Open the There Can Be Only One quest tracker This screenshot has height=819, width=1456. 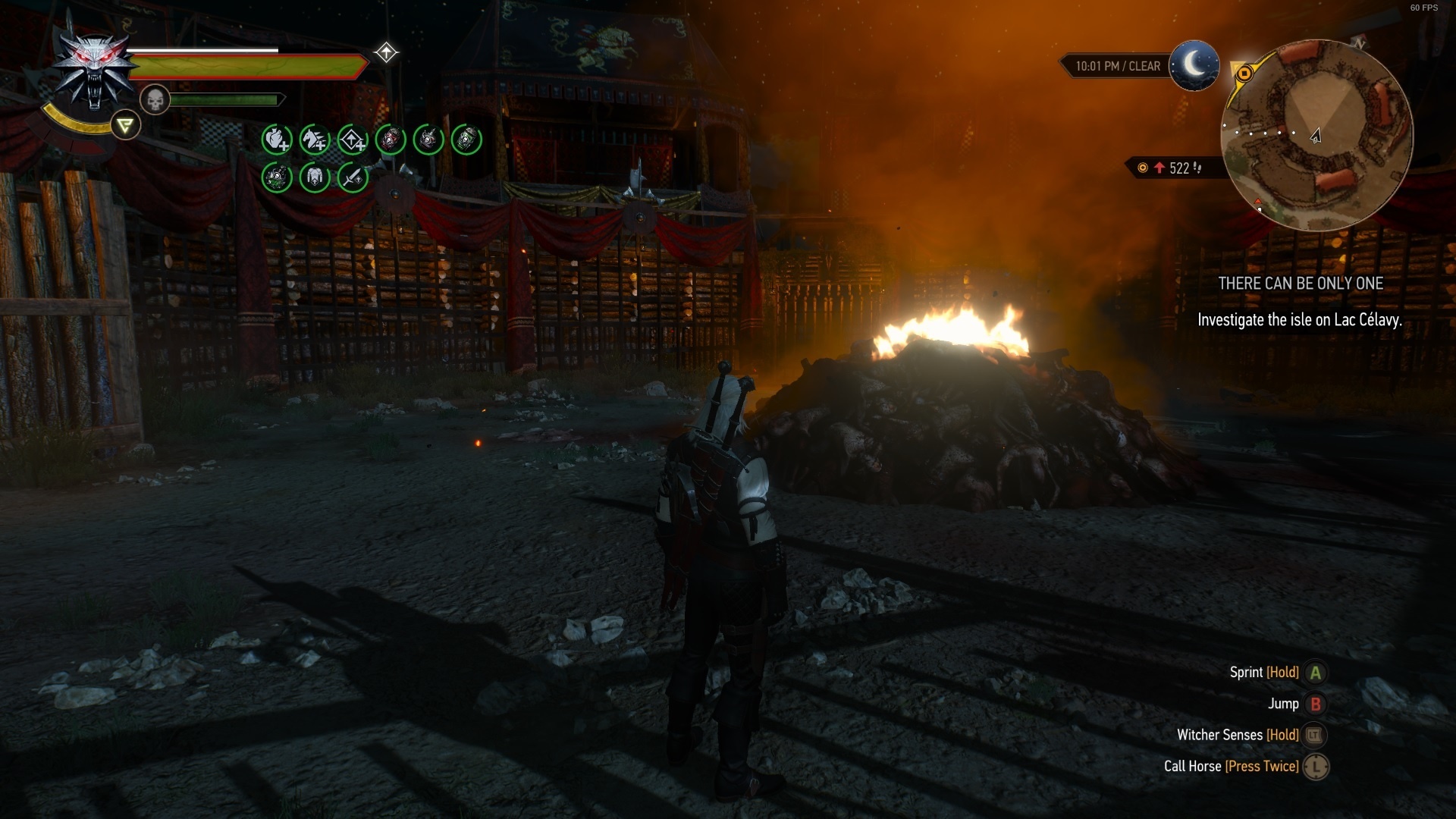(x=1301, y=284)
